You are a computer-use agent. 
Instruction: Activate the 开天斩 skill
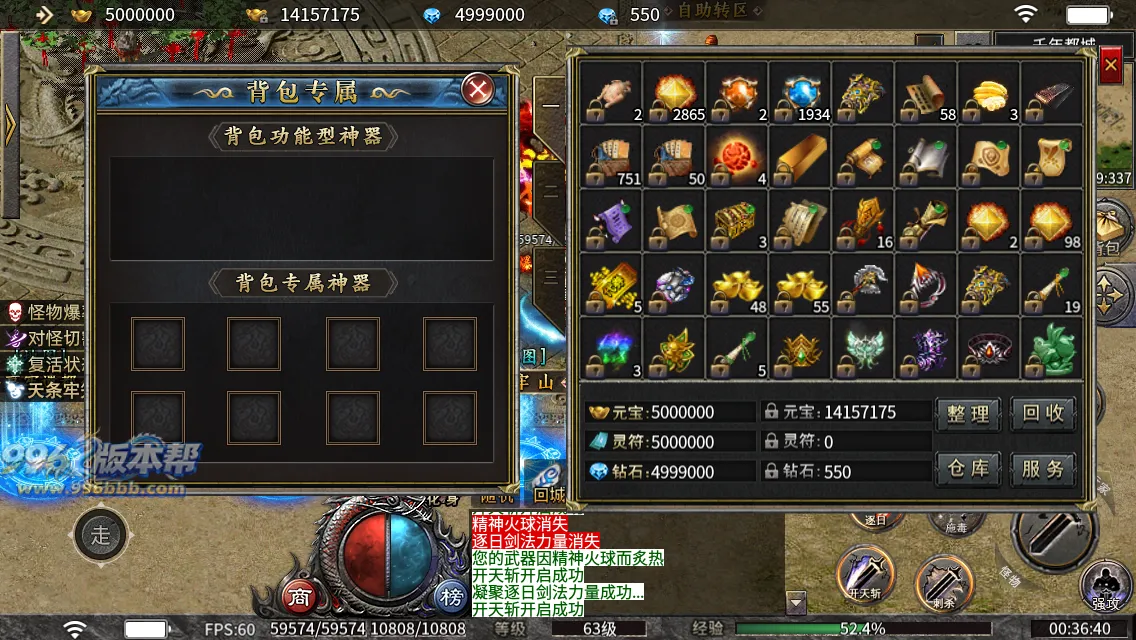(865, 574)
